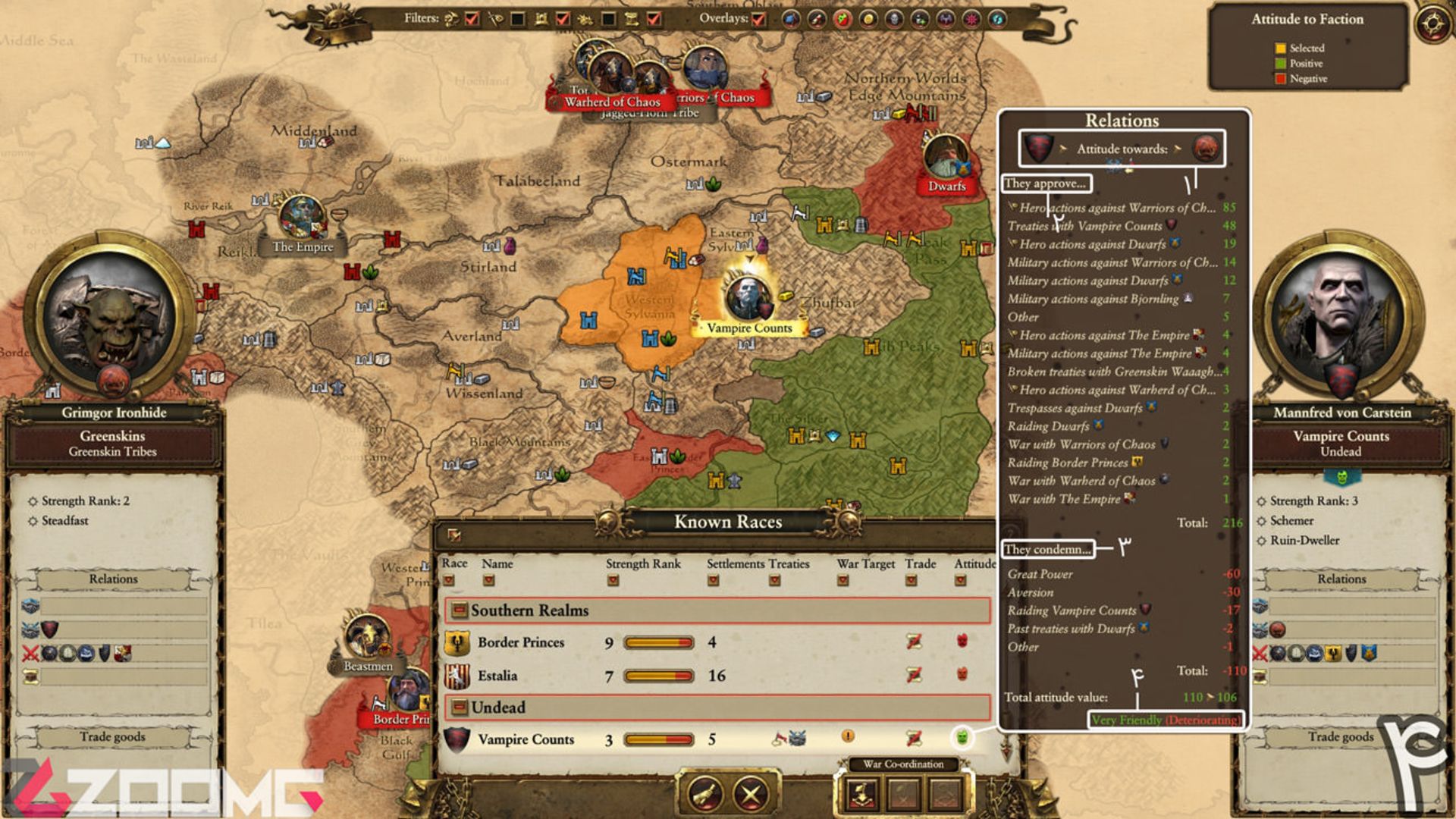This screenshot has height=819, width=1456.
Task: Click the minimize arrow on Known Races panel
Action: point(453,535)
